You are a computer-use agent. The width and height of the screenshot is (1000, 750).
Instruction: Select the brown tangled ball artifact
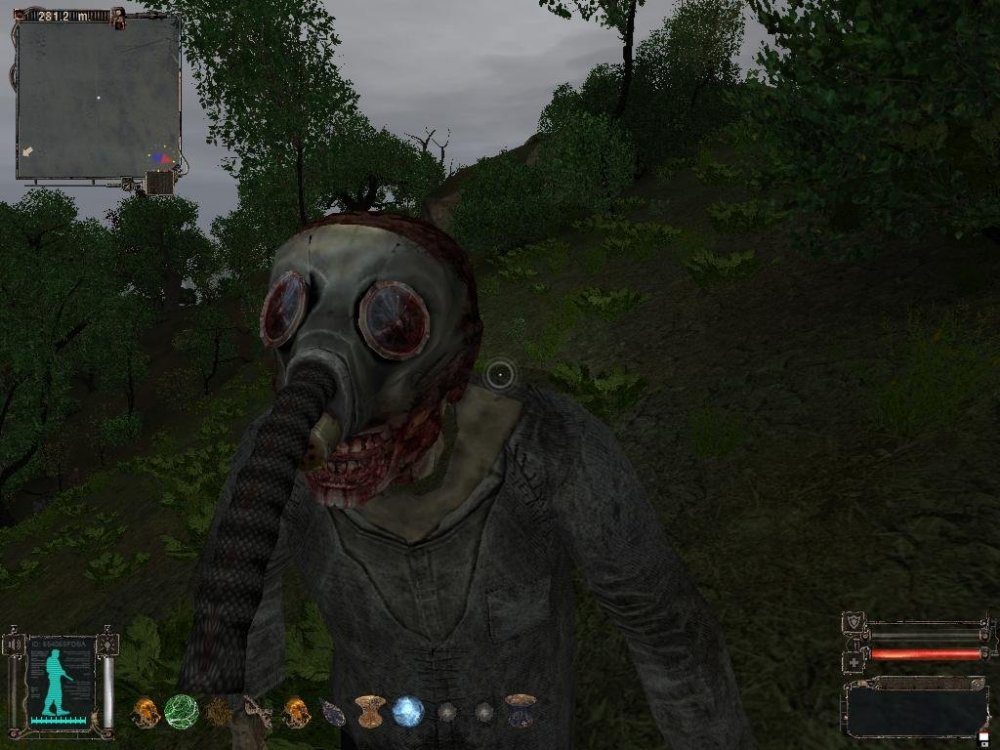coord(219,711)
